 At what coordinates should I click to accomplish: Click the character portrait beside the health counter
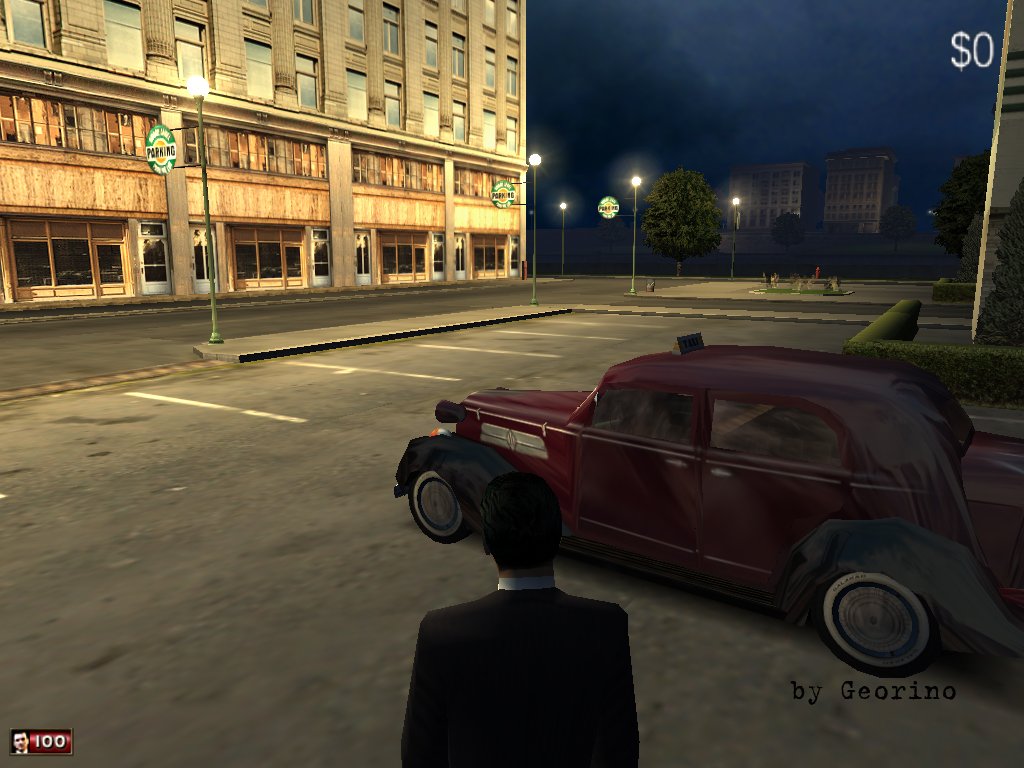(x=20, y=741)
